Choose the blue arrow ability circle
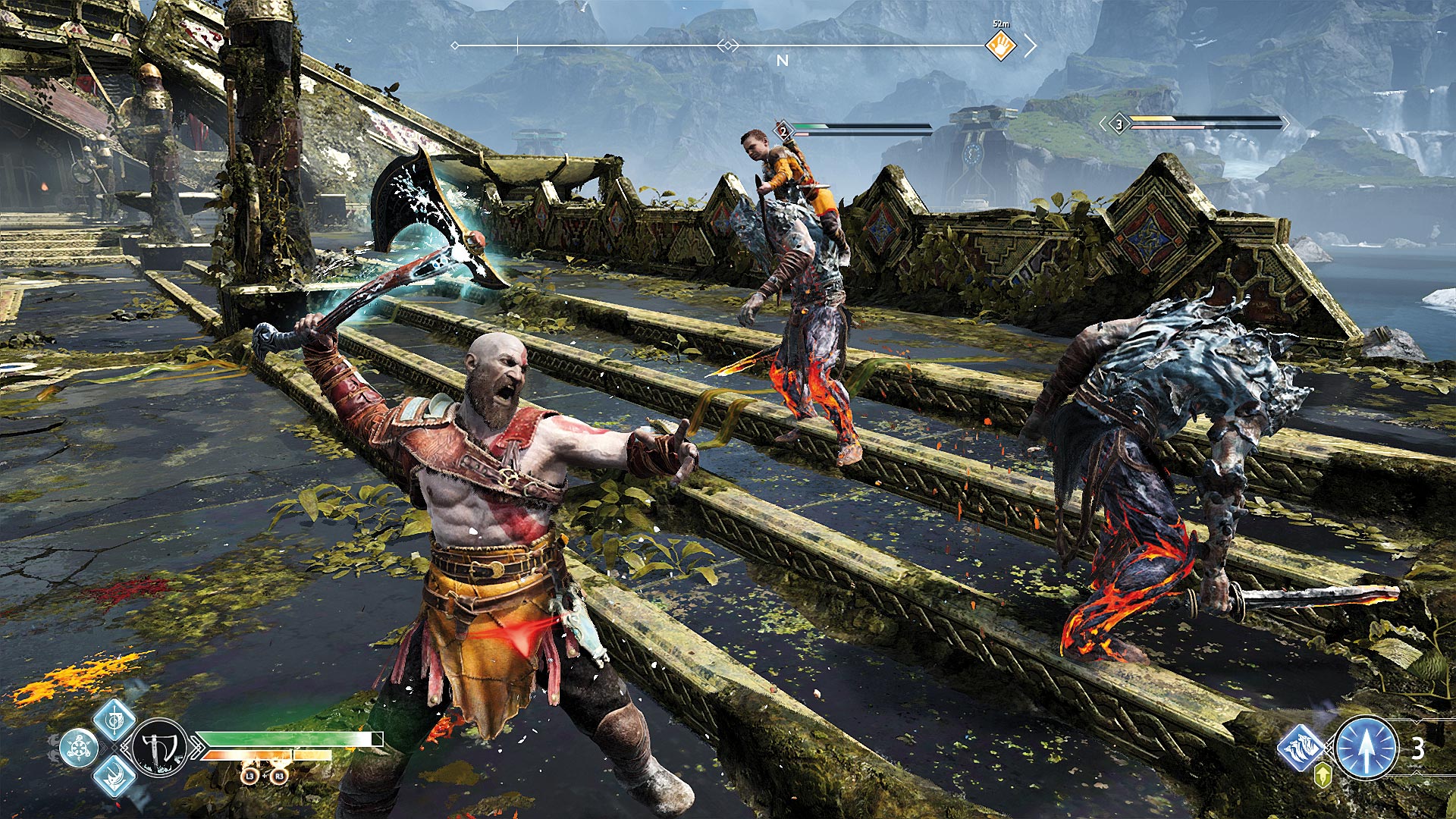Image resolution: width=1456 pixels, height=819 pixels. 1366,748
